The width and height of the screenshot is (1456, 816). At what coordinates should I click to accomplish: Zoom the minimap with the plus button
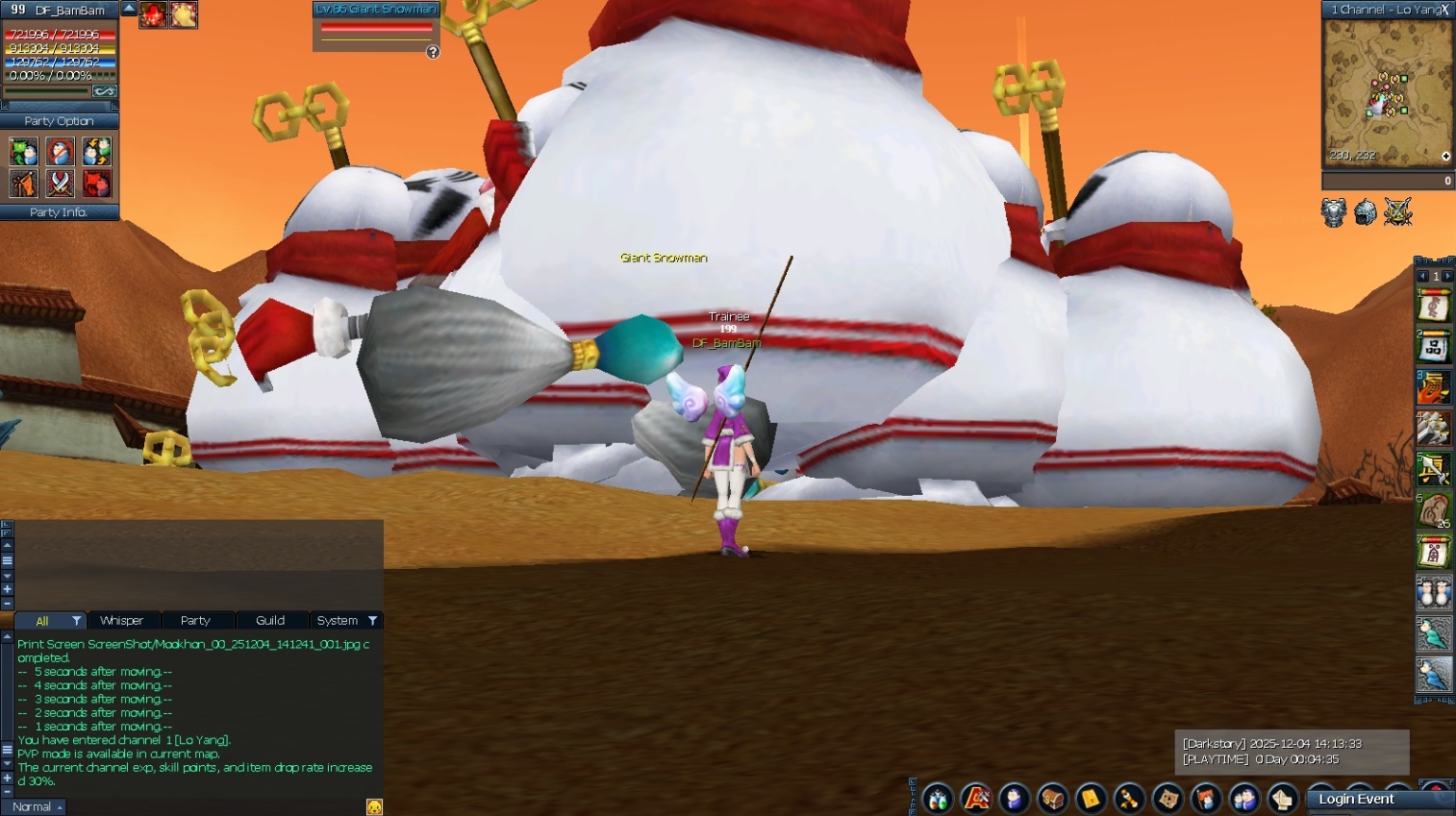click(x=1445, y=156)
